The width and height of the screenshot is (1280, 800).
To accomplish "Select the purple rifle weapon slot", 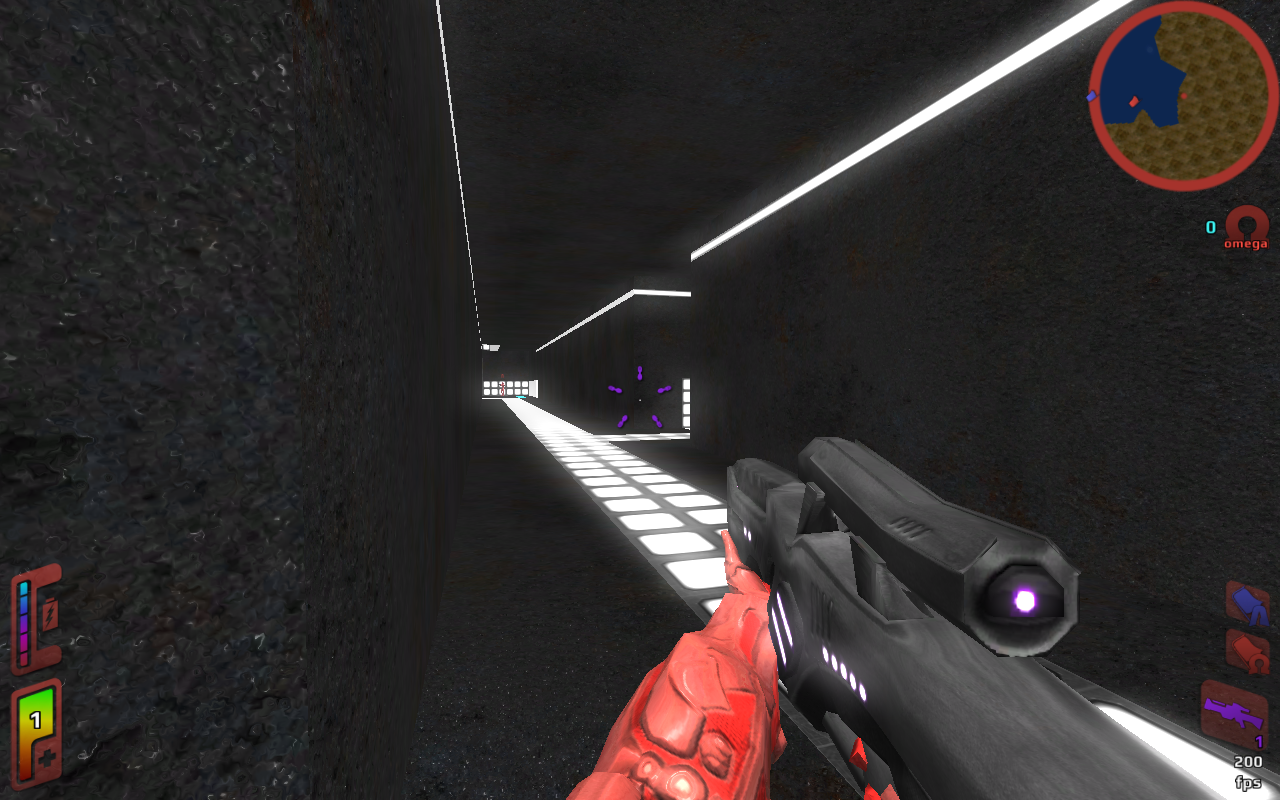I will tap(1233, 711).
